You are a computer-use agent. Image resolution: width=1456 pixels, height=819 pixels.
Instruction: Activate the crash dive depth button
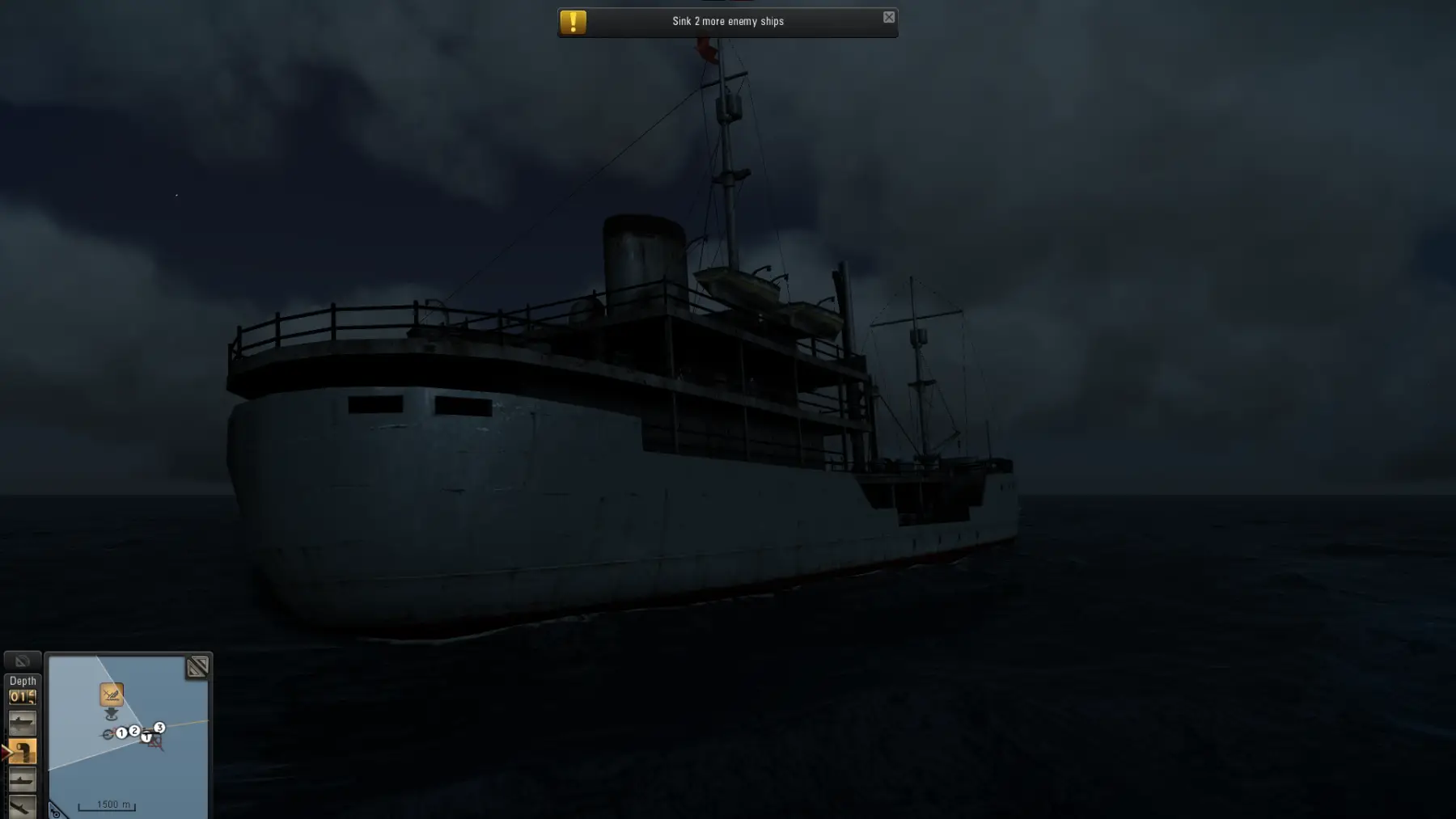(22, 806)
